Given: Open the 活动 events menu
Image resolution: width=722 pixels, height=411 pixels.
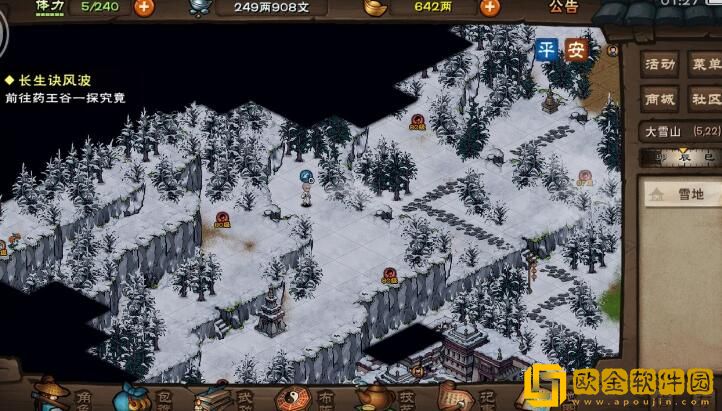Looking at the screenshot, I should (660, 64).
